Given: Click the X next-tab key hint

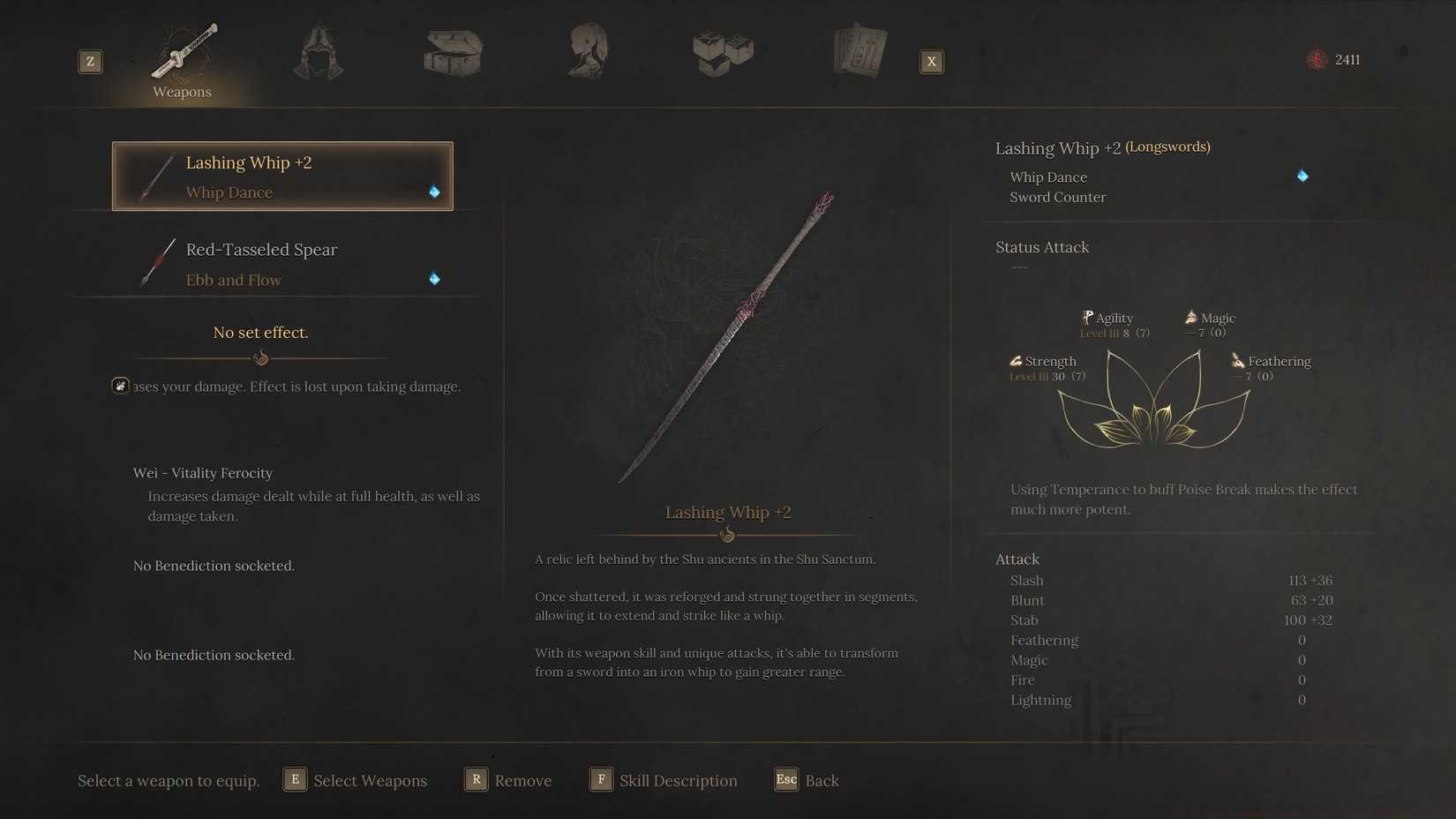Looking at the screenshot, I should [932, 61].
